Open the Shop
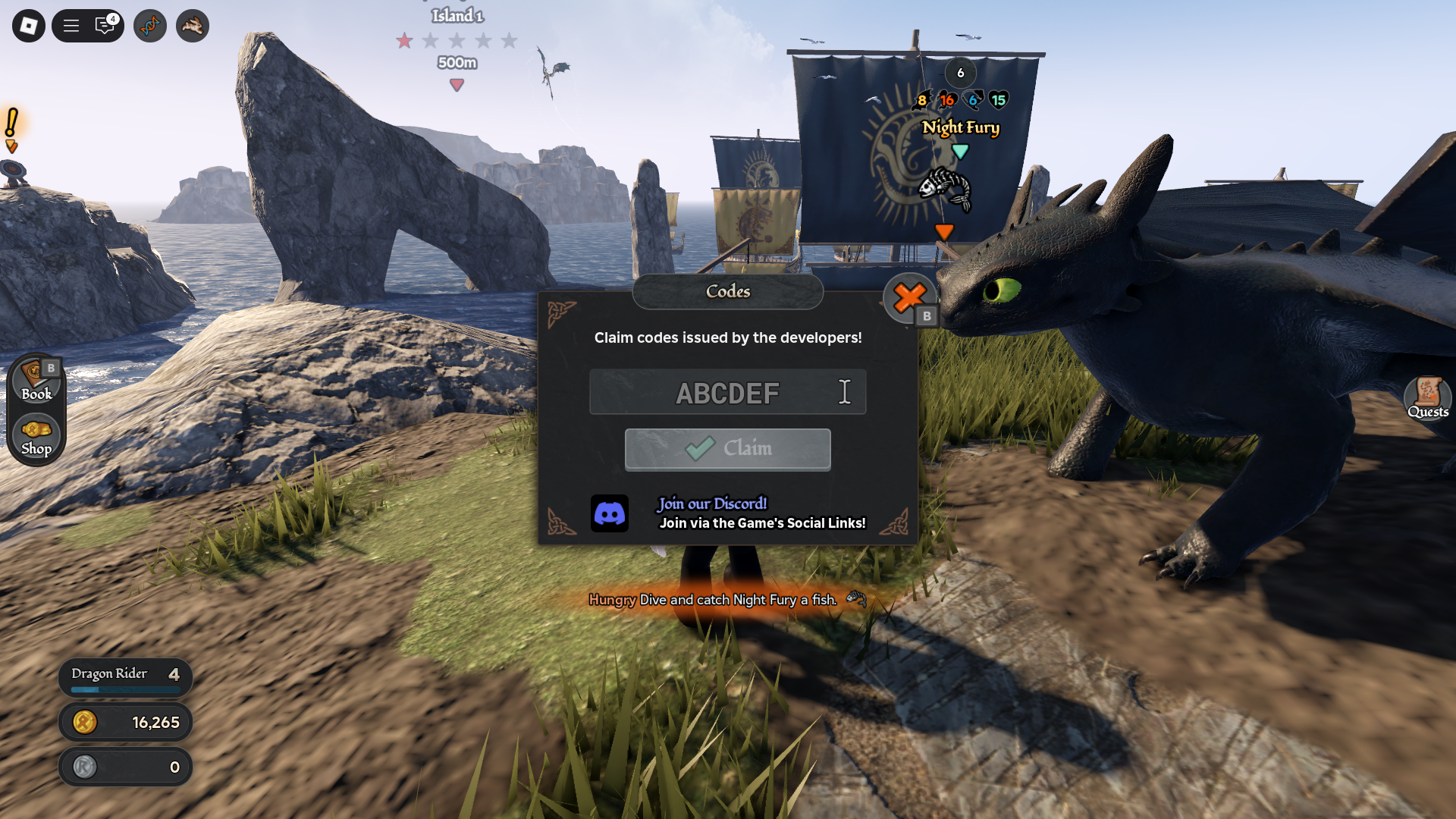The height and width of the screenshot is (819, 1456). 36,437
